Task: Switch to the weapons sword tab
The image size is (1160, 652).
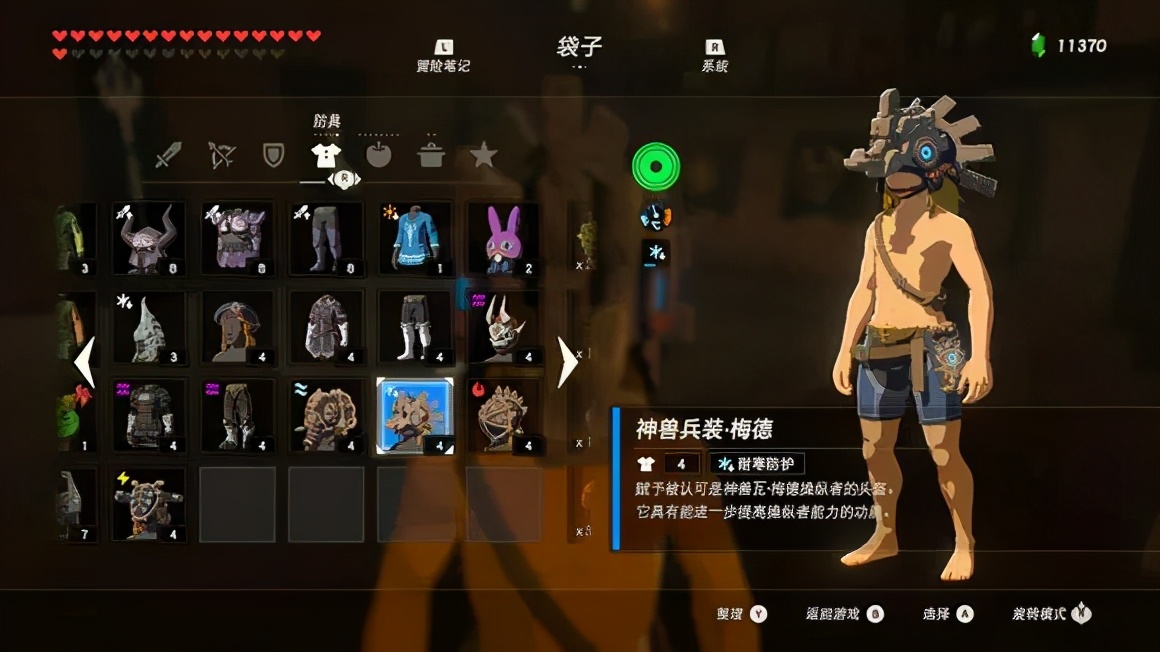Action: pyautogui.click(x=169, y=156)
